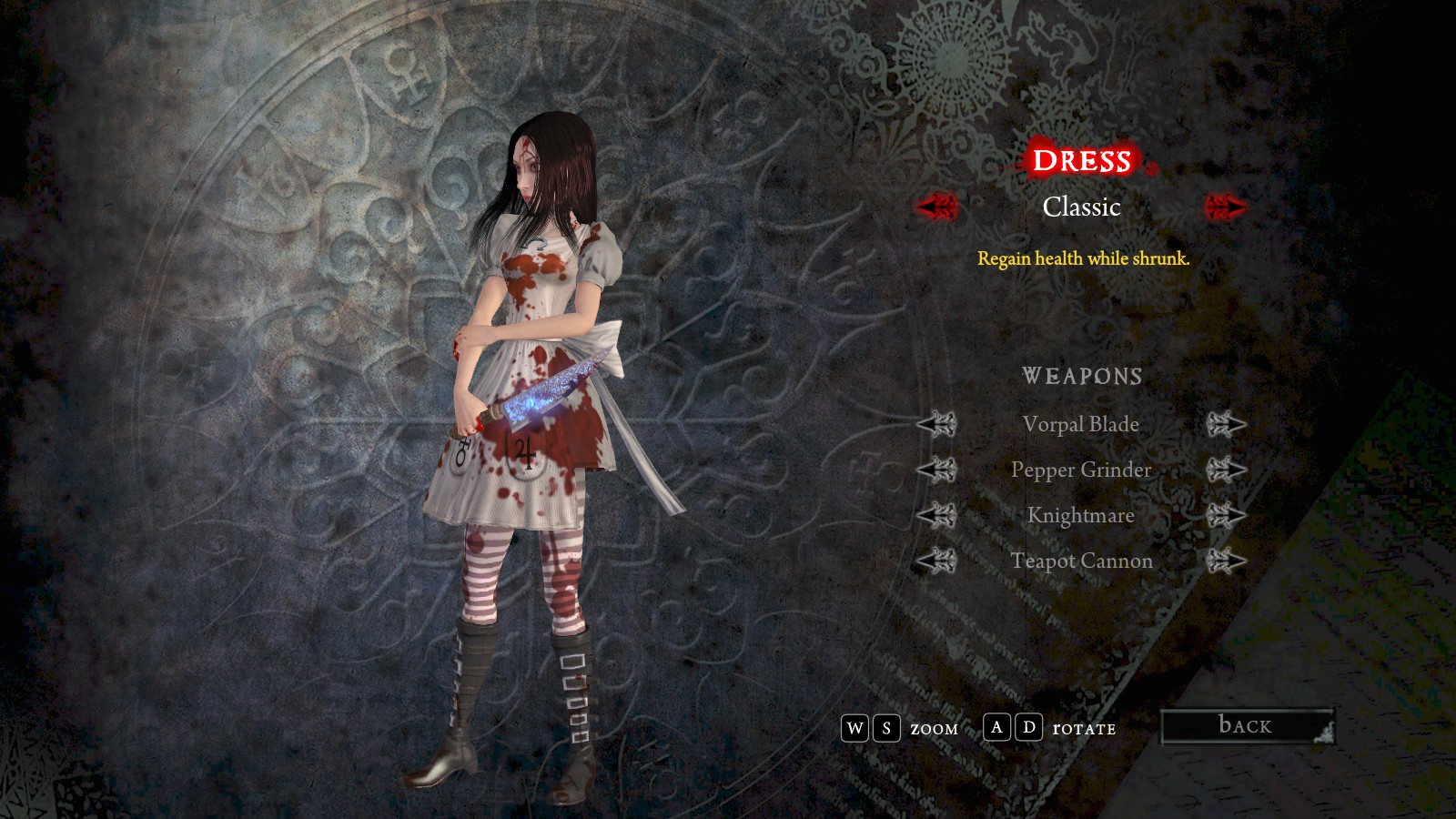Select the Vorpal Blade weapon entry
The width and height of the screenshot is (1456, 819).
1080,424
